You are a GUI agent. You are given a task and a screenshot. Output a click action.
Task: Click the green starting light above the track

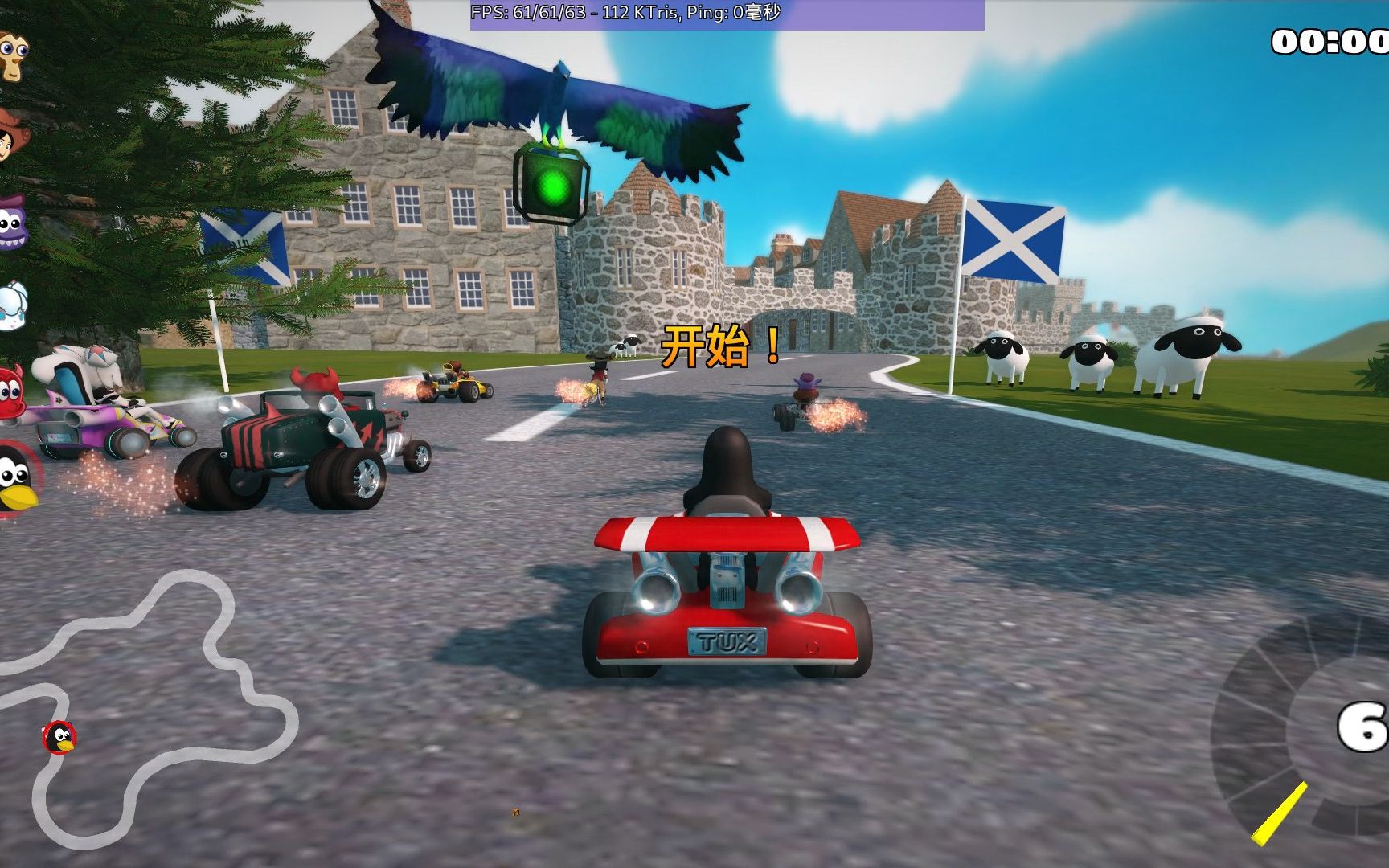553,186
